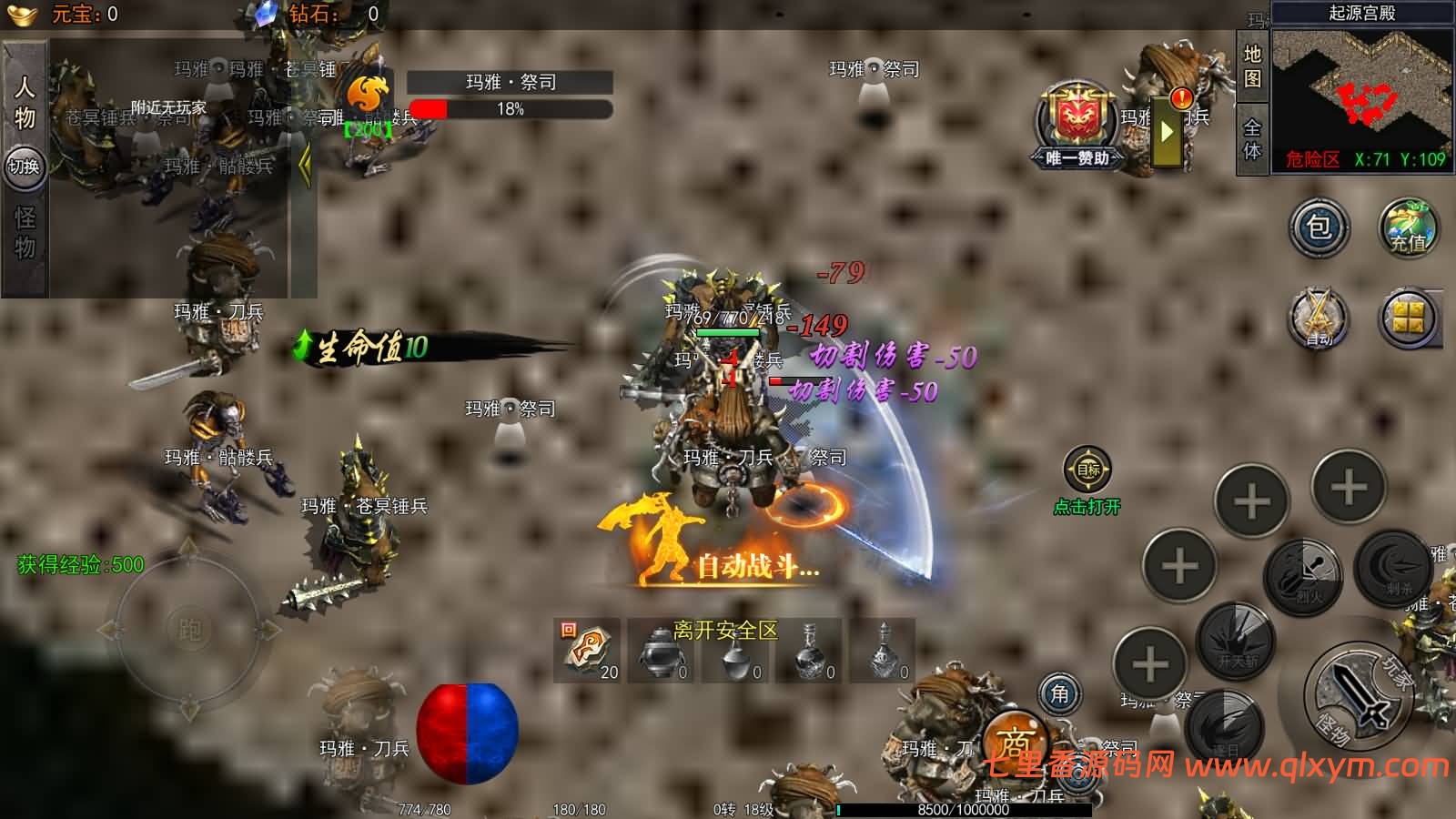Open the 角 character button
The width and height of the screenshot is (1456, 819).
pos(1060,694)
